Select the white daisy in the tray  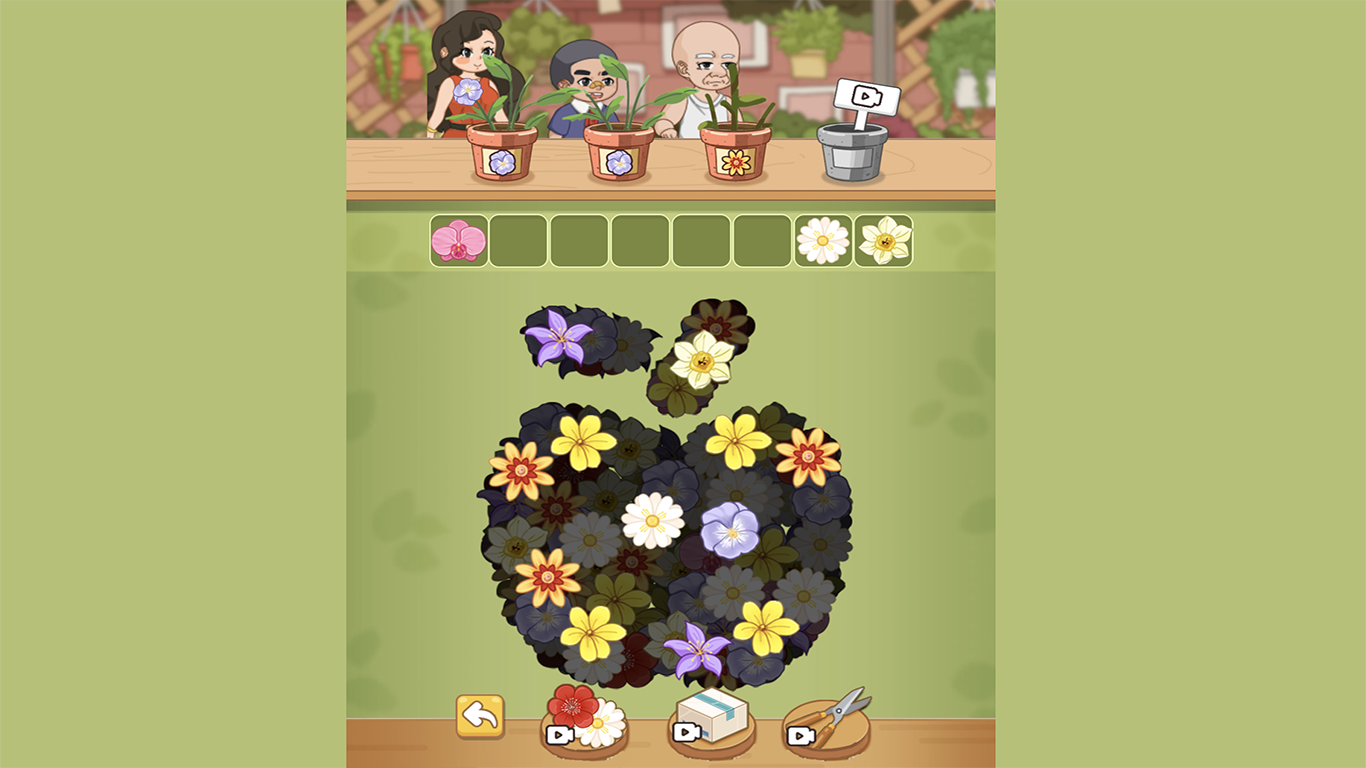(820, 239)
